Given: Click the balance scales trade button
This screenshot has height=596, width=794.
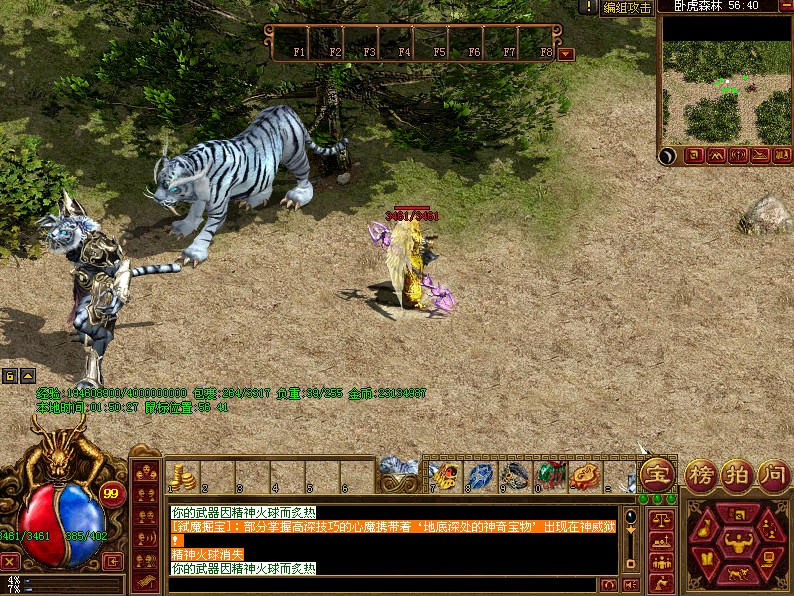Looking at the screenshot, I should pyautogui.click(x=660, y=520).
